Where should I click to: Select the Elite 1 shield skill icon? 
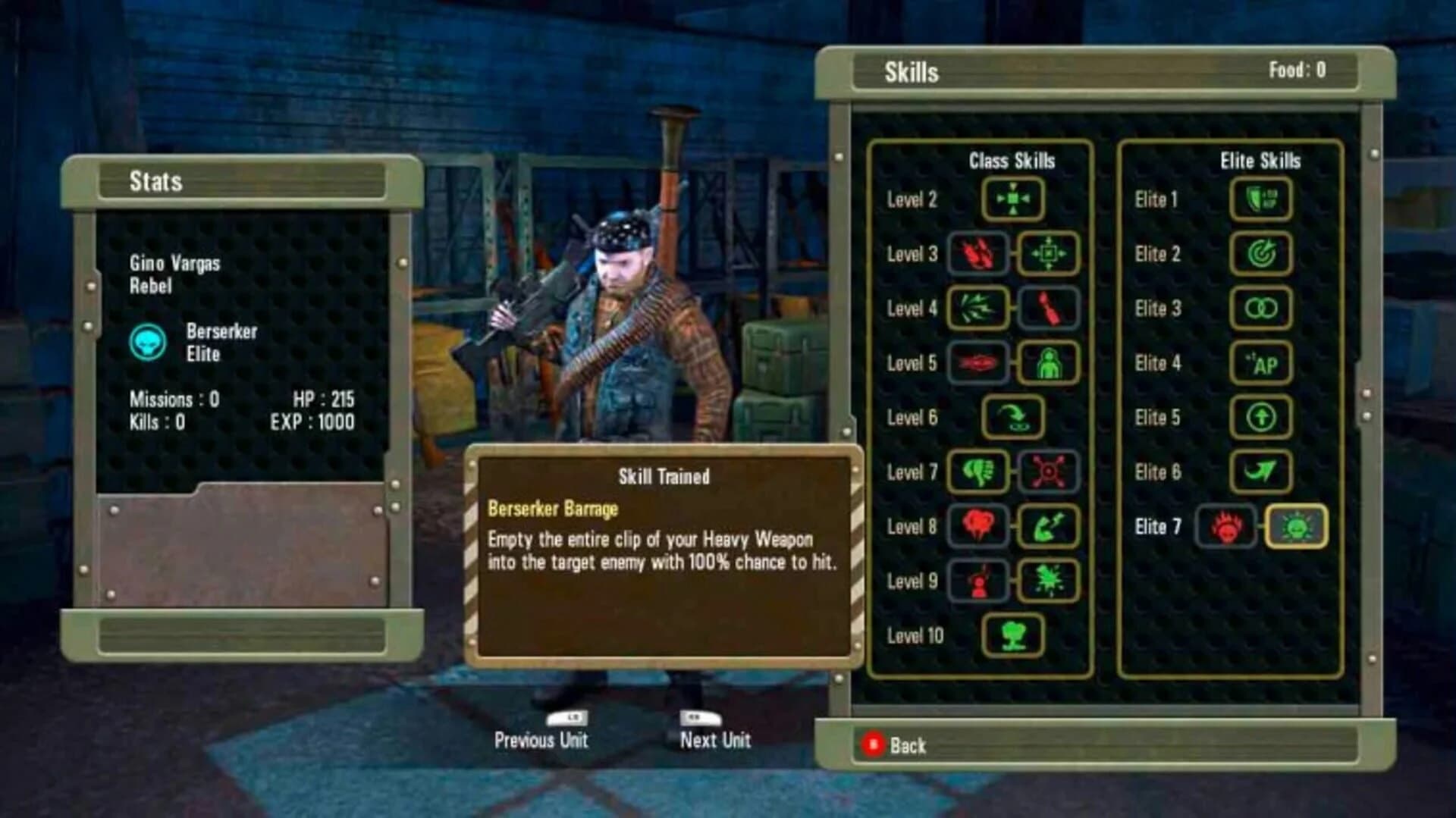pyautogui.click(x=1261, y=199)
